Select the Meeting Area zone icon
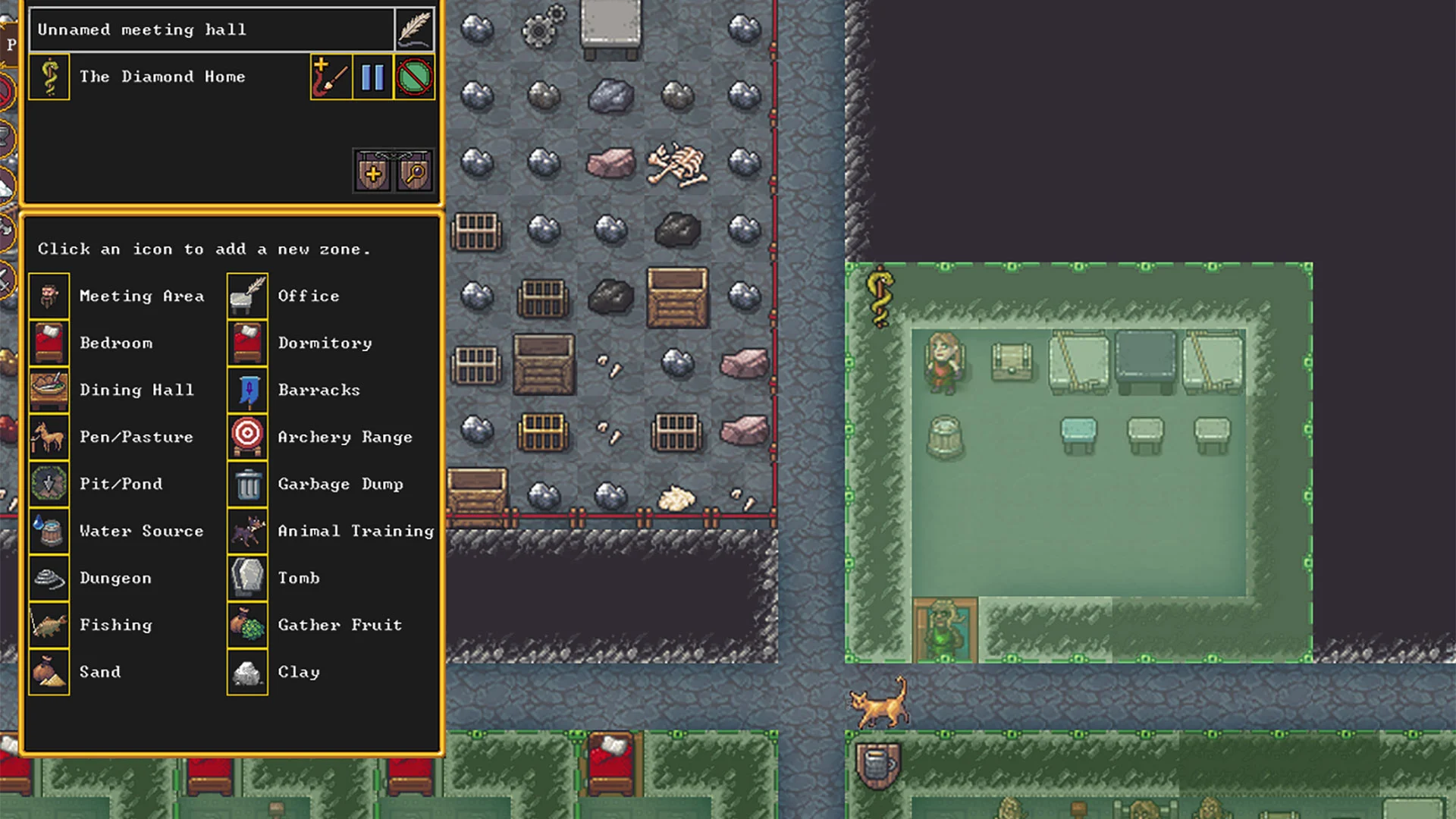The height and width of the screenshot is (819, 1456). [49, 296]
